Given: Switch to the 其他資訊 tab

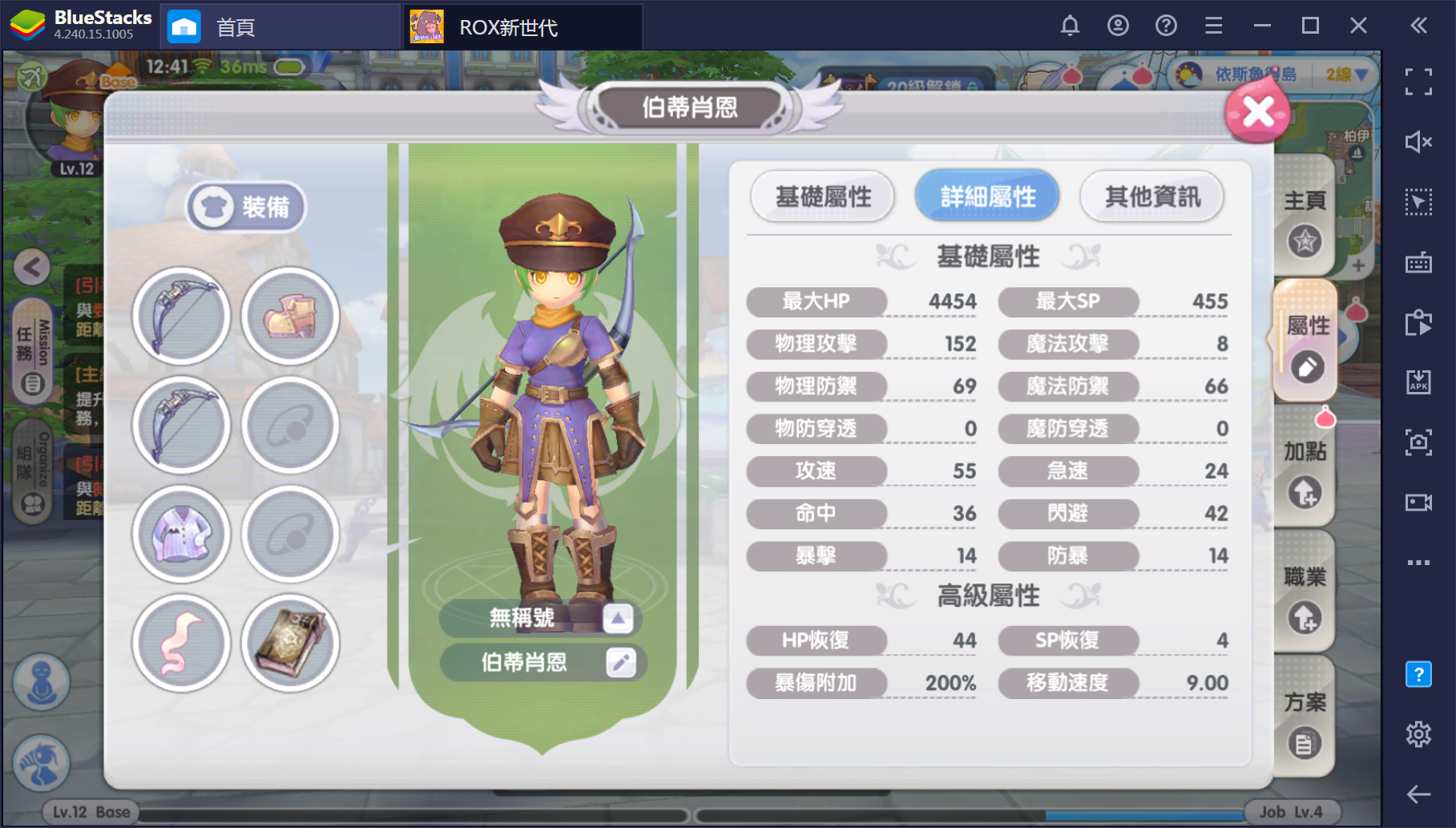Looking at the screenshot, I should [1151, 196].
